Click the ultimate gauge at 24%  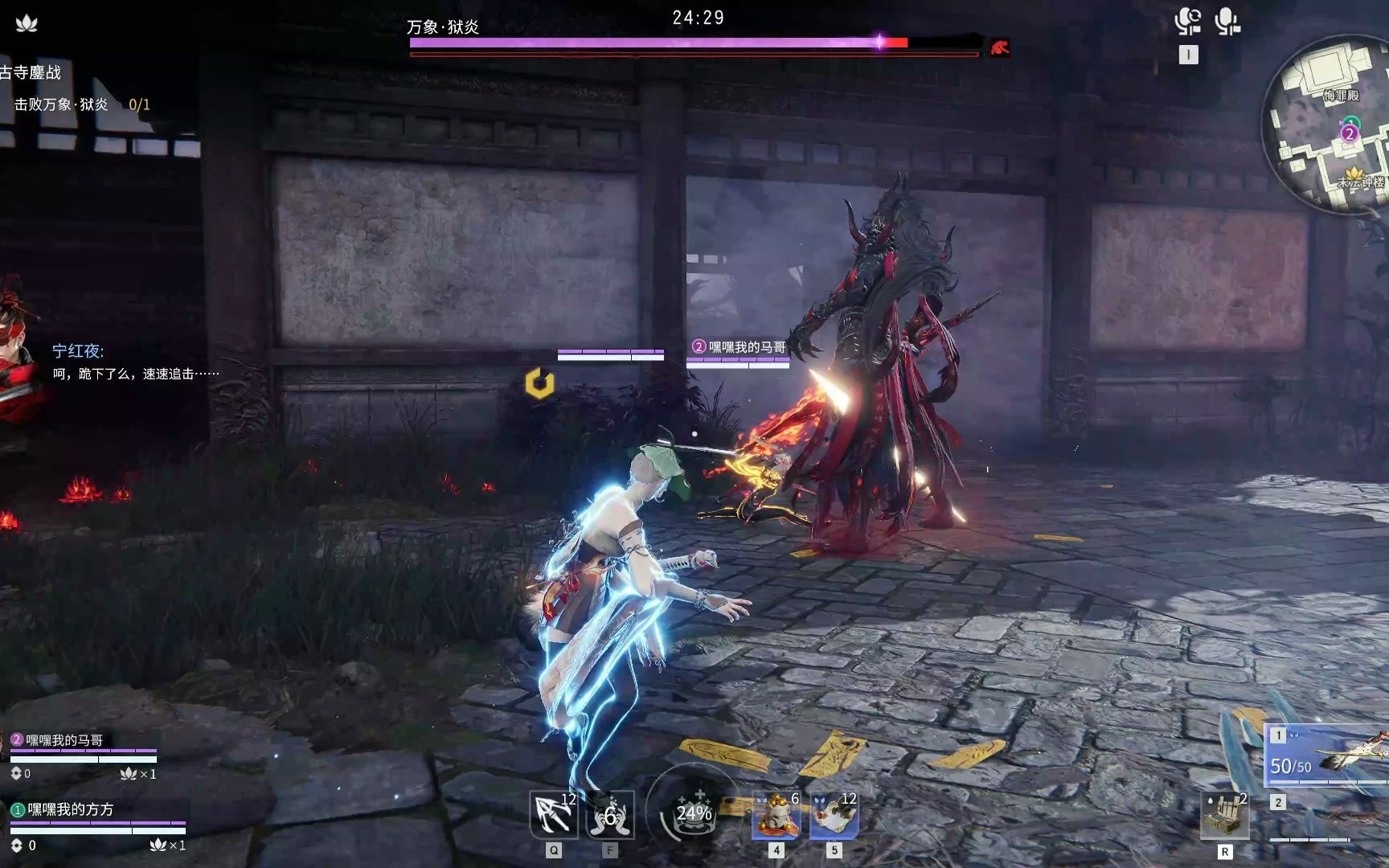(693, 812)
